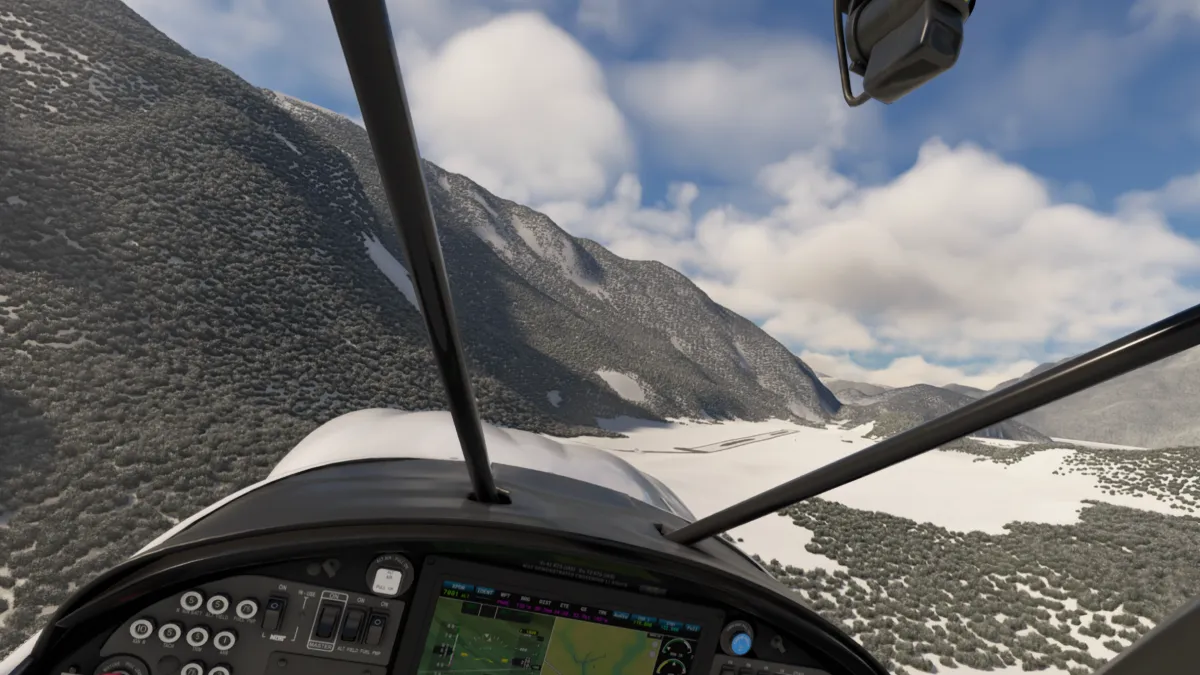Push the round white annunciator button
The height and width of the screenshot is (675, 1200).
(389, 578)
